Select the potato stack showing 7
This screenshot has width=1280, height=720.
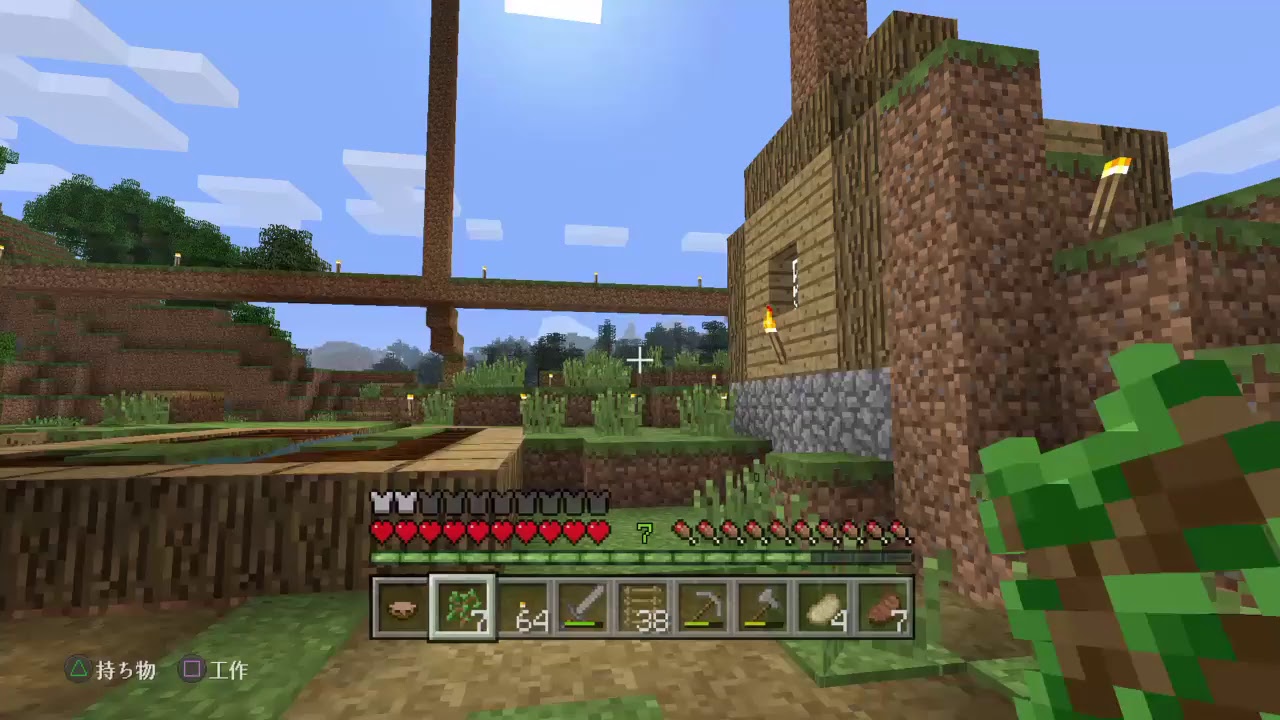tap(886, 608)
